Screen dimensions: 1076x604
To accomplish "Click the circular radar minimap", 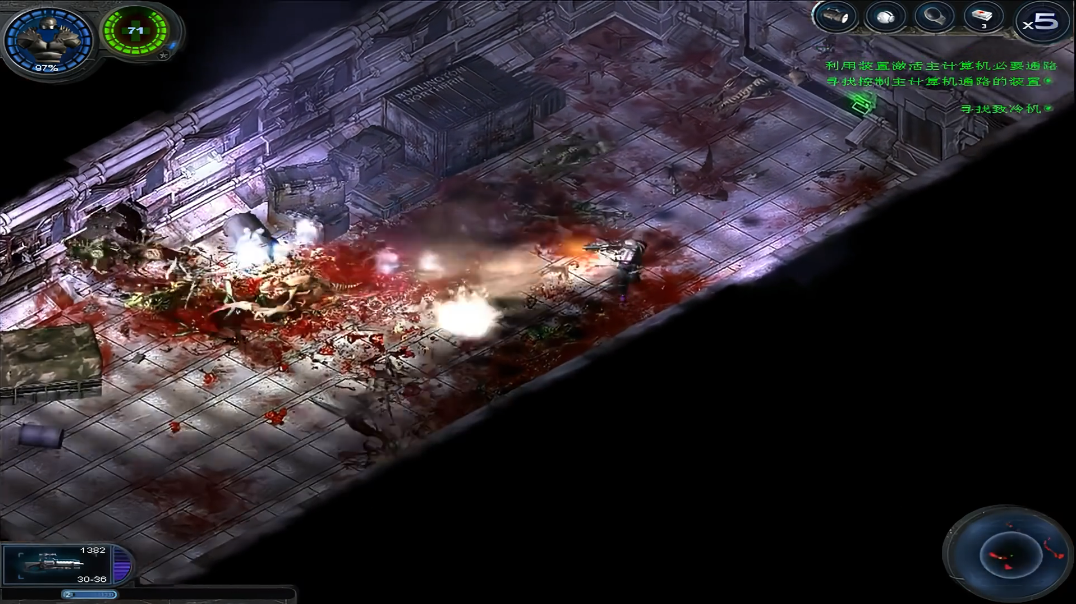I will 1007,553.
